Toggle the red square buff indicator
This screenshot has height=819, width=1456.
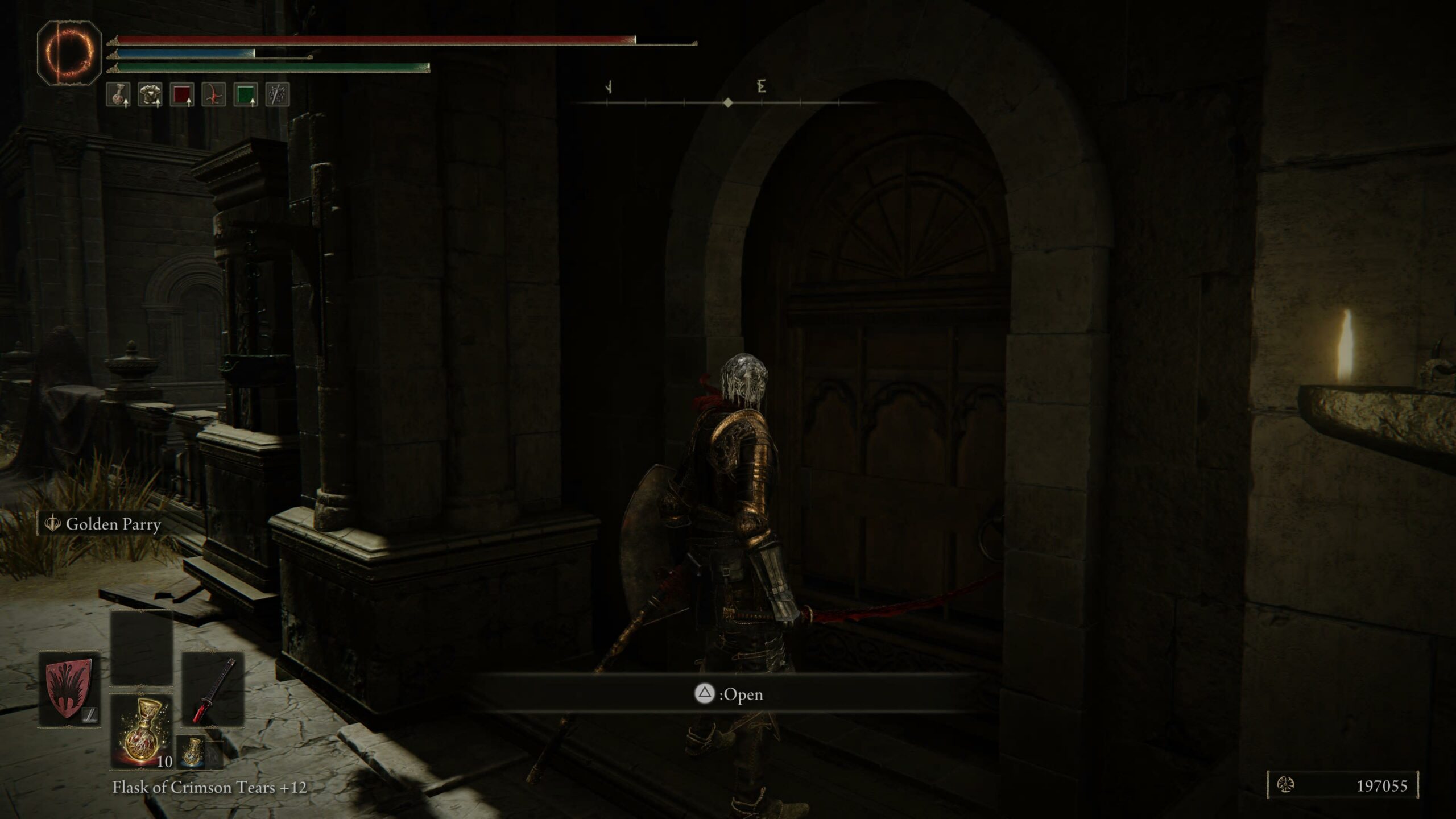183,95
